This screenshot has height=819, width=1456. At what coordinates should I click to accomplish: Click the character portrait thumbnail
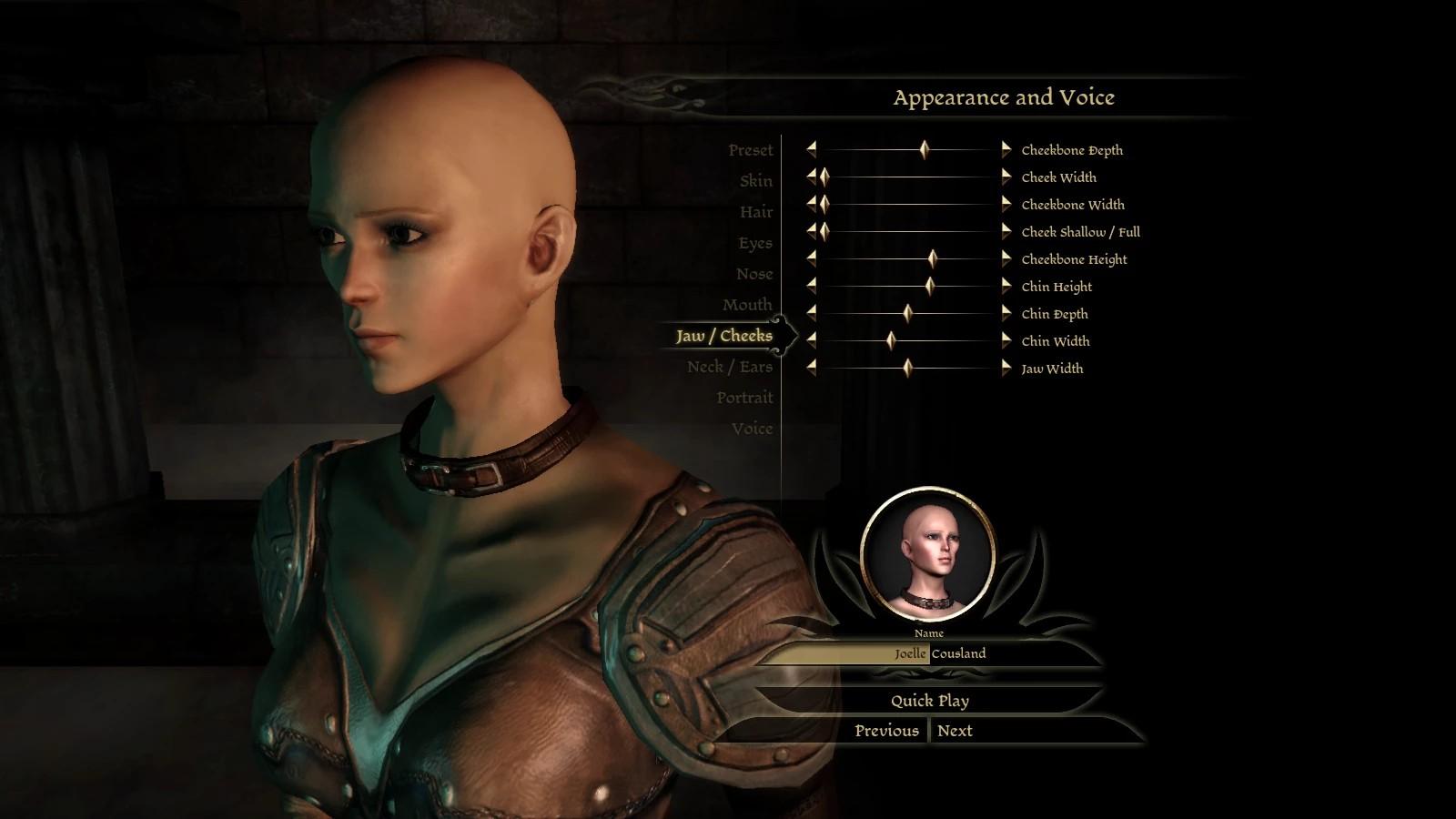pyautogui.click(x=927, y=554)
